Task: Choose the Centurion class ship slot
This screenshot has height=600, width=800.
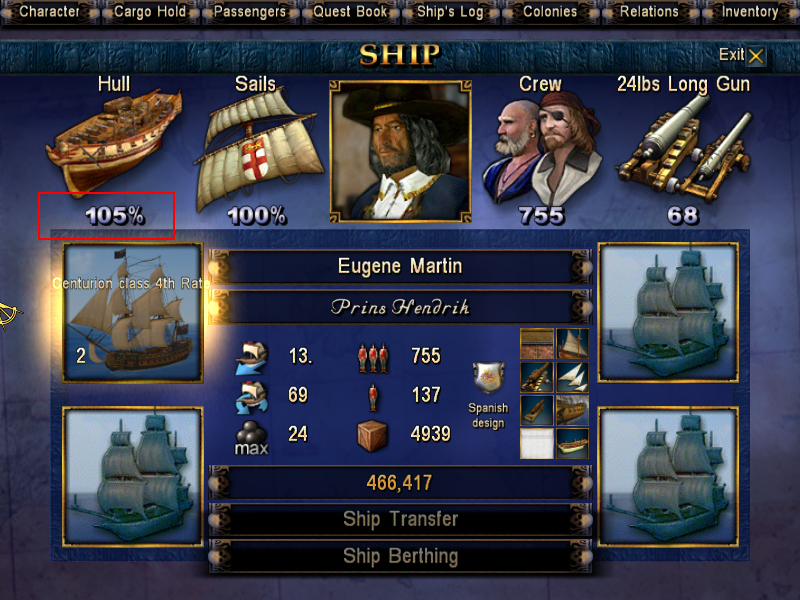Action: [132, 312]
